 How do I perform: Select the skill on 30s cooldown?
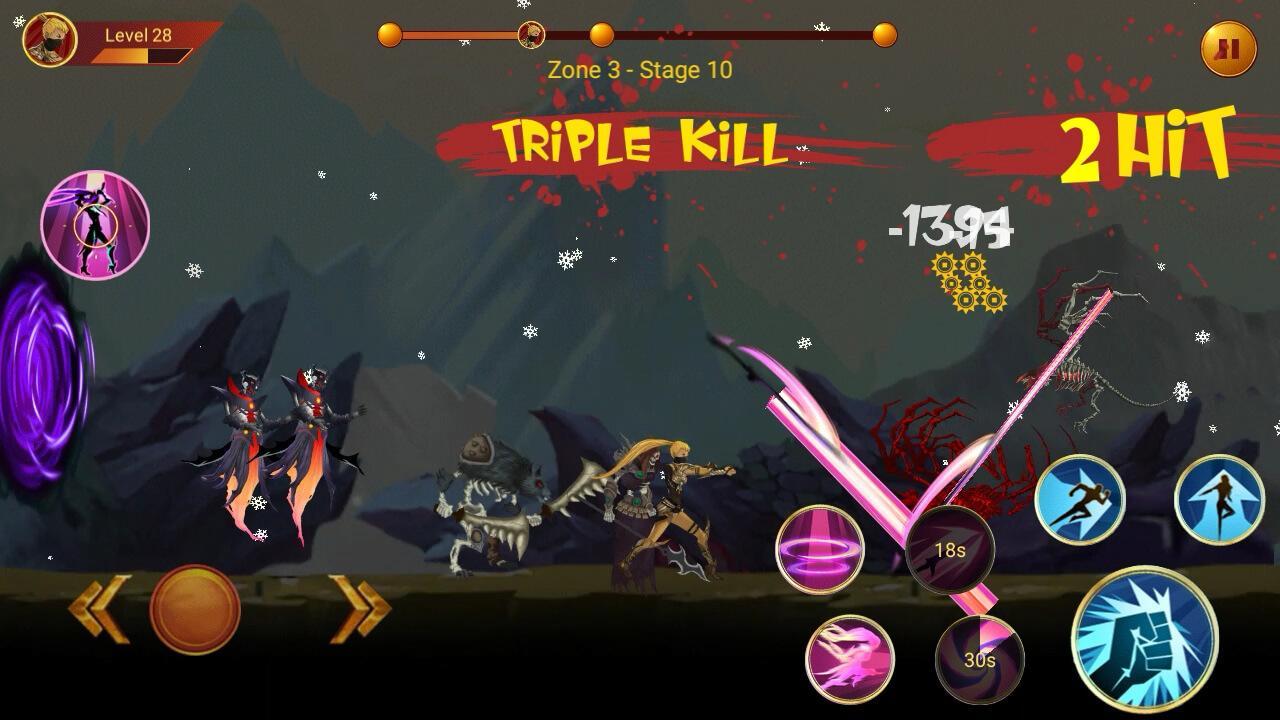click(x=979, y=659)
